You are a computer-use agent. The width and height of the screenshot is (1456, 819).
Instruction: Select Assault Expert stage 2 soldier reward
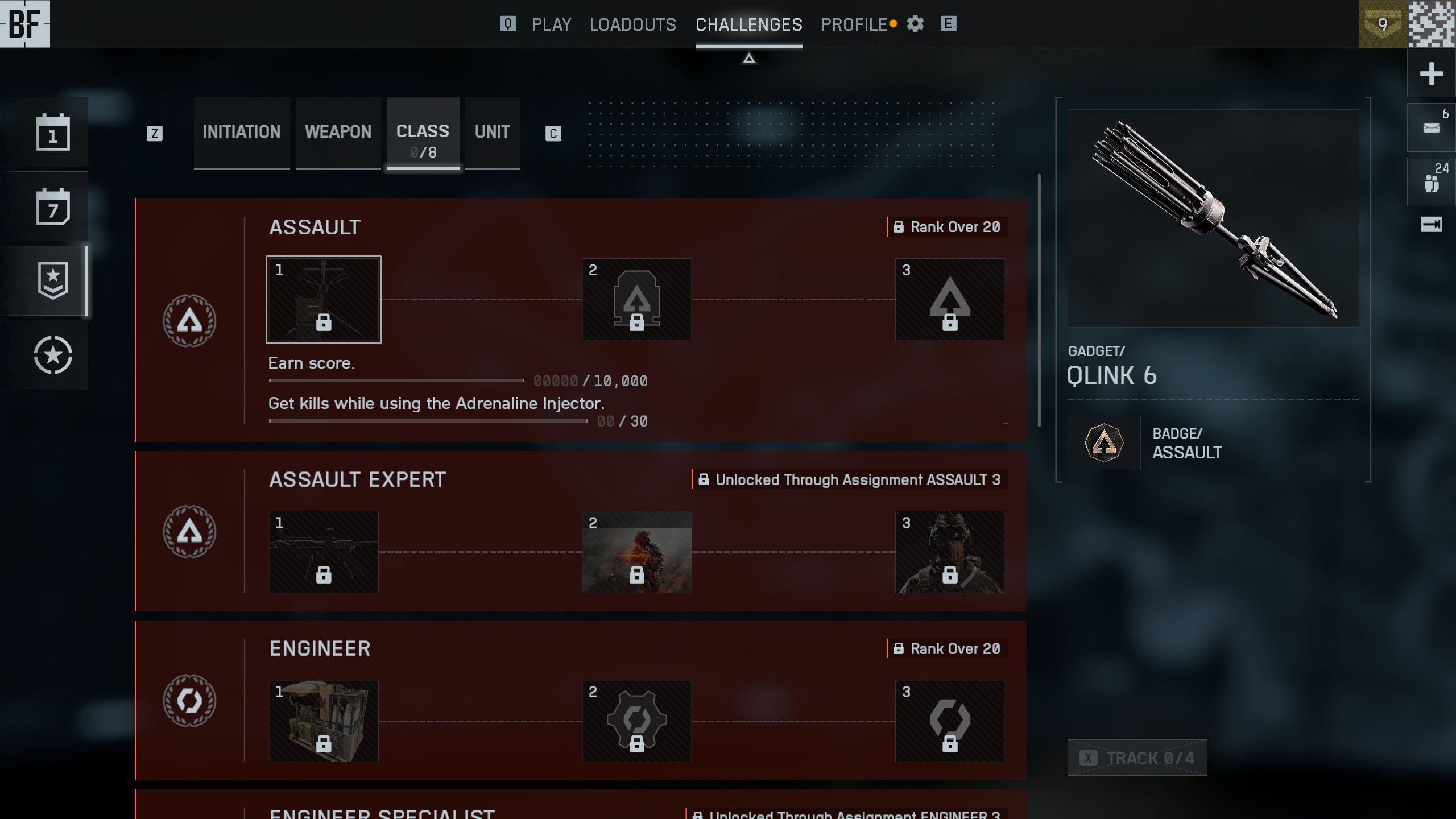(636, 552)
